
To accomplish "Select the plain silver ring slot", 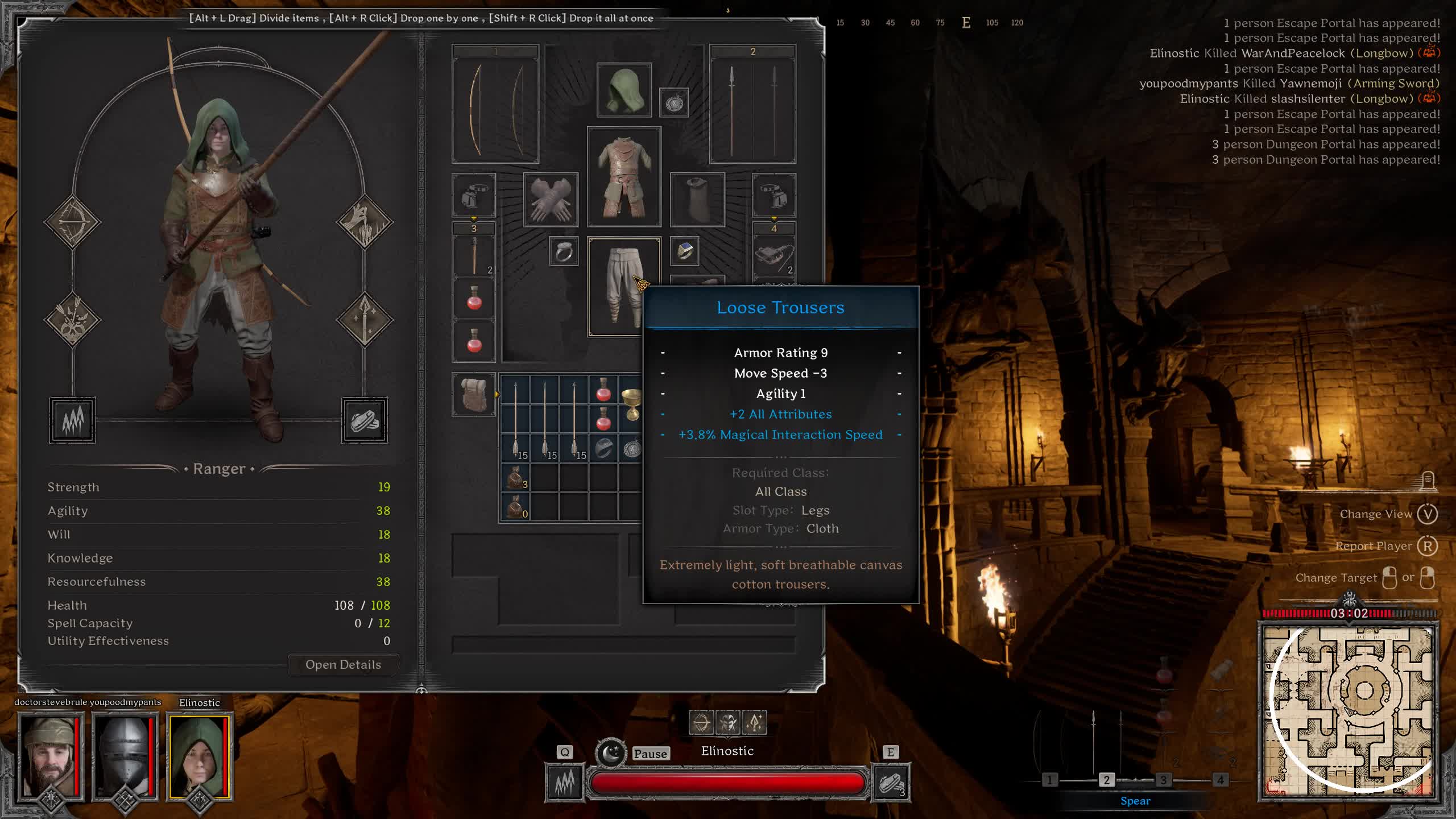I will coord(564,251).
